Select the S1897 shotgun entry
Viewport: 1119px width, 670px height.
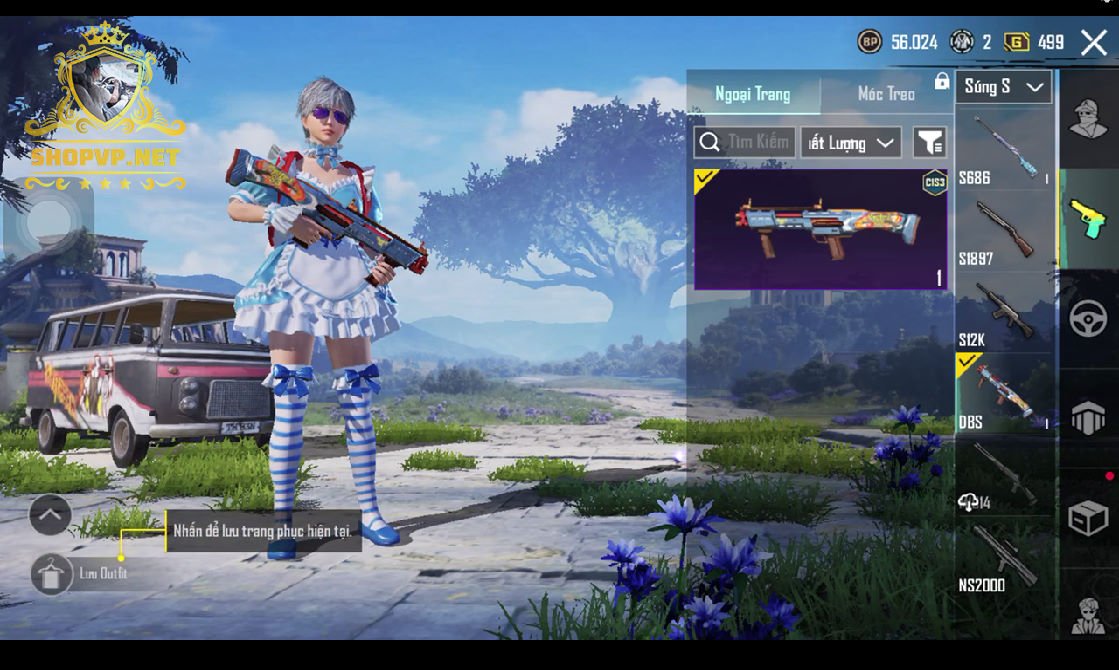point(1004,231)
